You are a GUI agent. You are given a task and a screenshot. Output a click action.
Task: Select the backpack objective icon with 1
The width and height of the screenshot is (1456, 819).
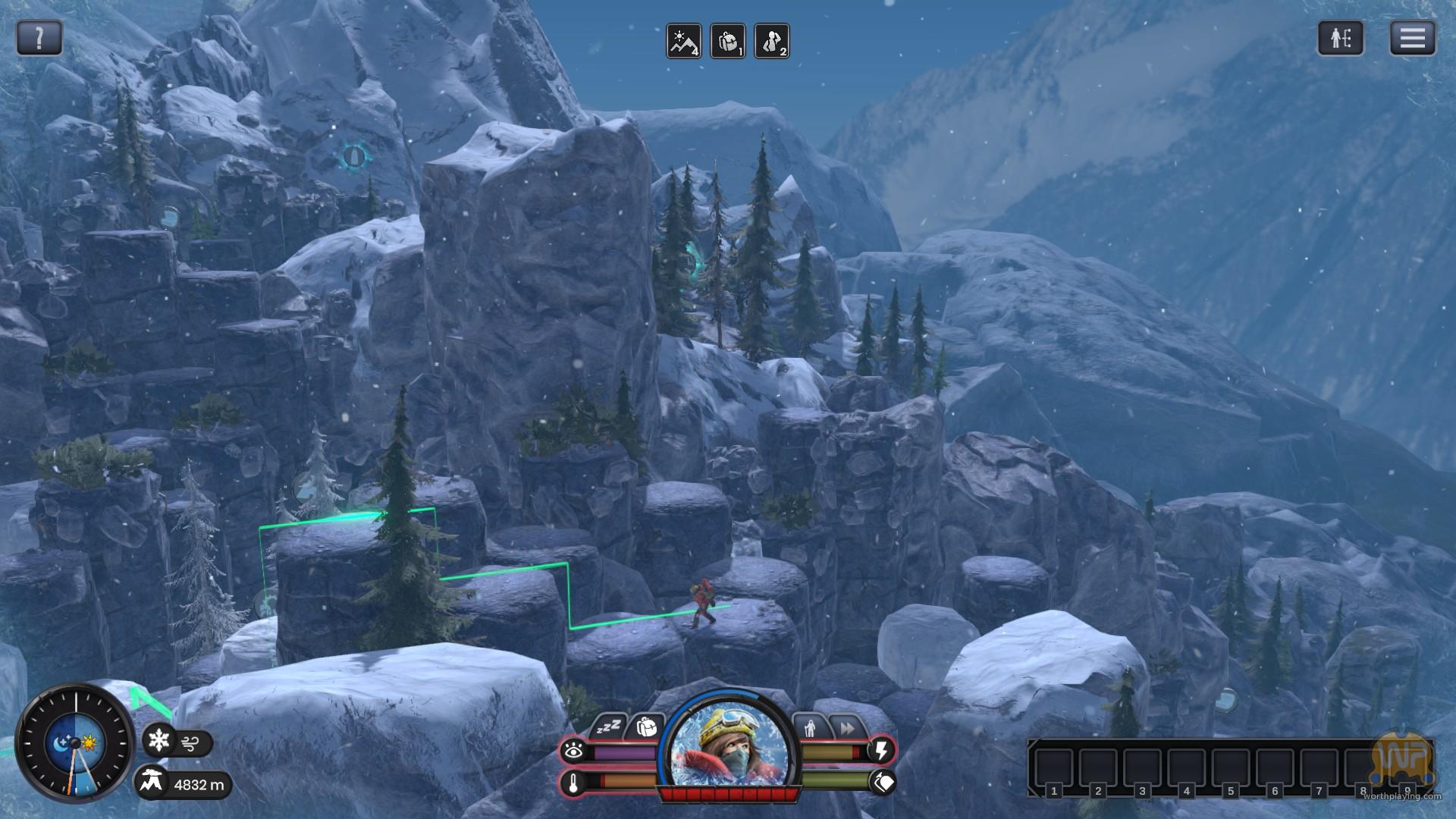coord(727,41)
